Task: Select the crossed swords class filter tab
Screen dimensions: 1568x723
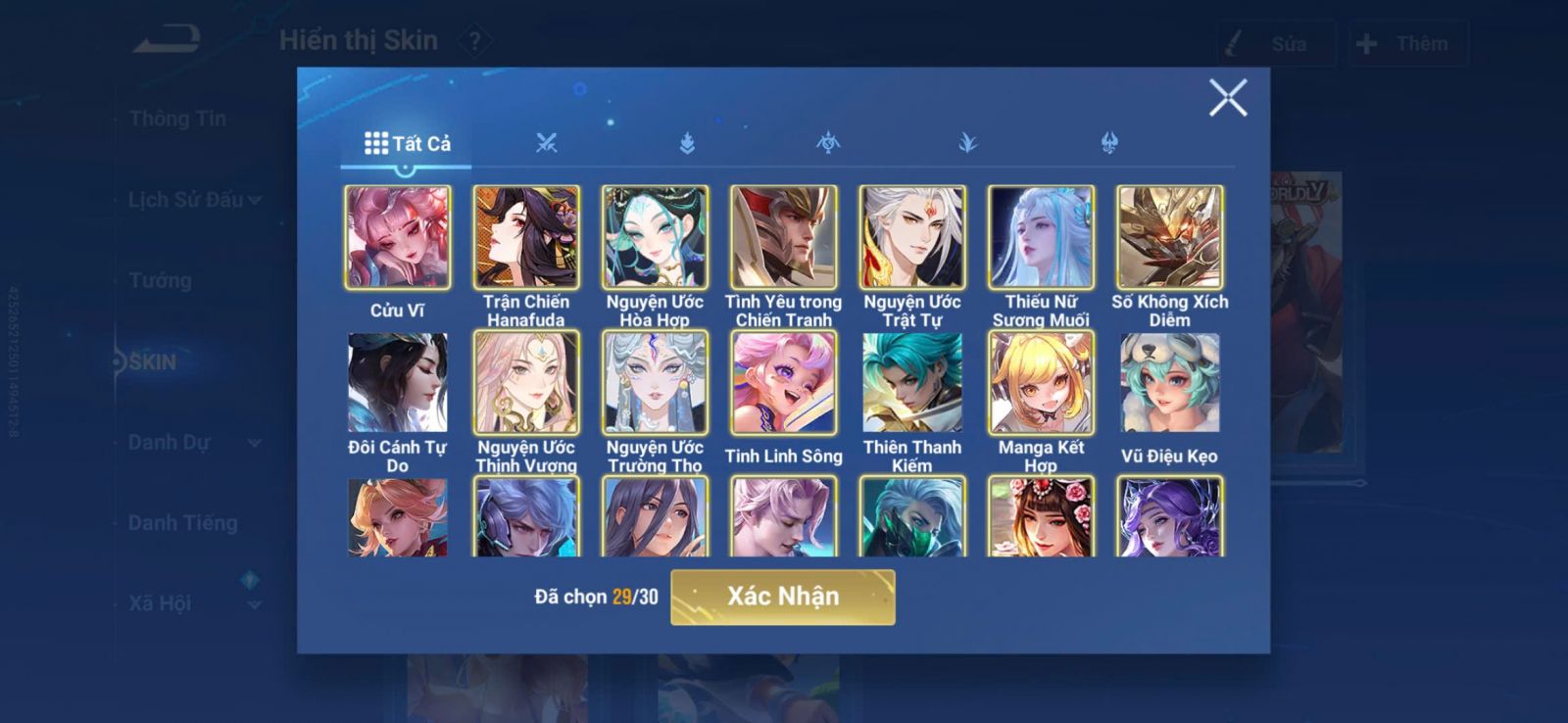Action: 546,144
